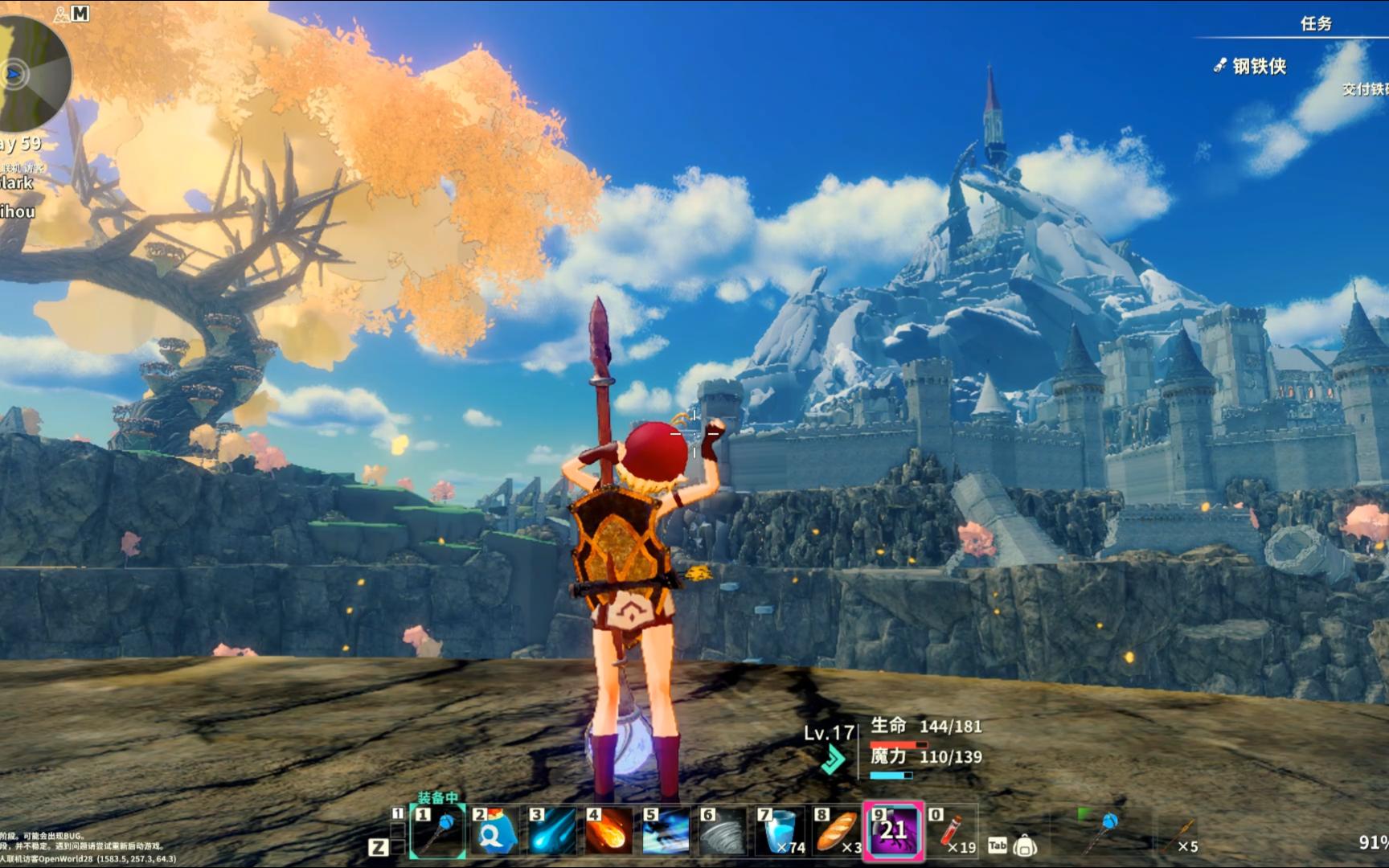Pick the bread loaf in slot 8
The image size is (1389, 868).
[x=836, y=831]
